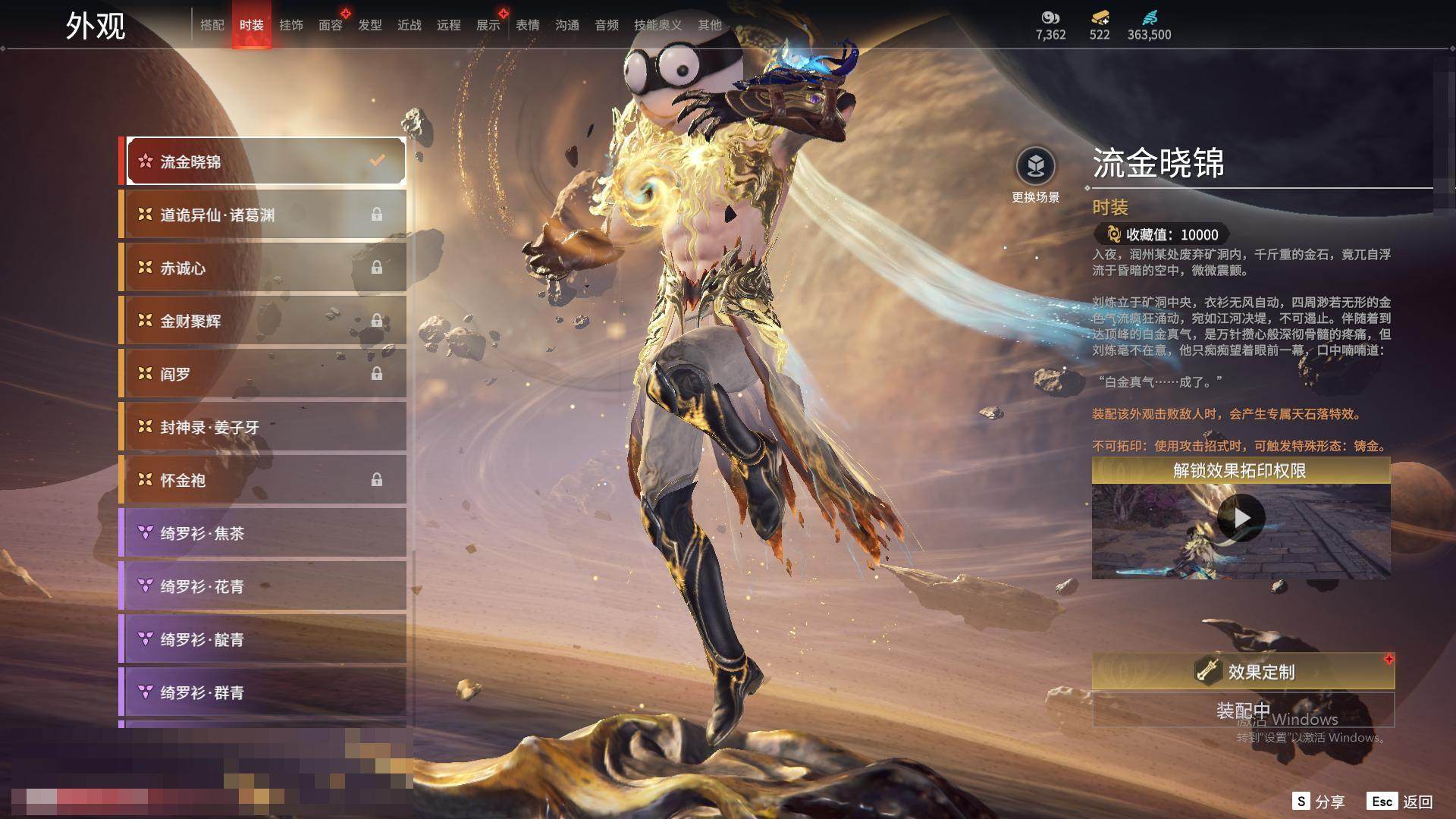
Task: Pick the 赤诚心 outfit entry
Action: [x=265, y=268]
